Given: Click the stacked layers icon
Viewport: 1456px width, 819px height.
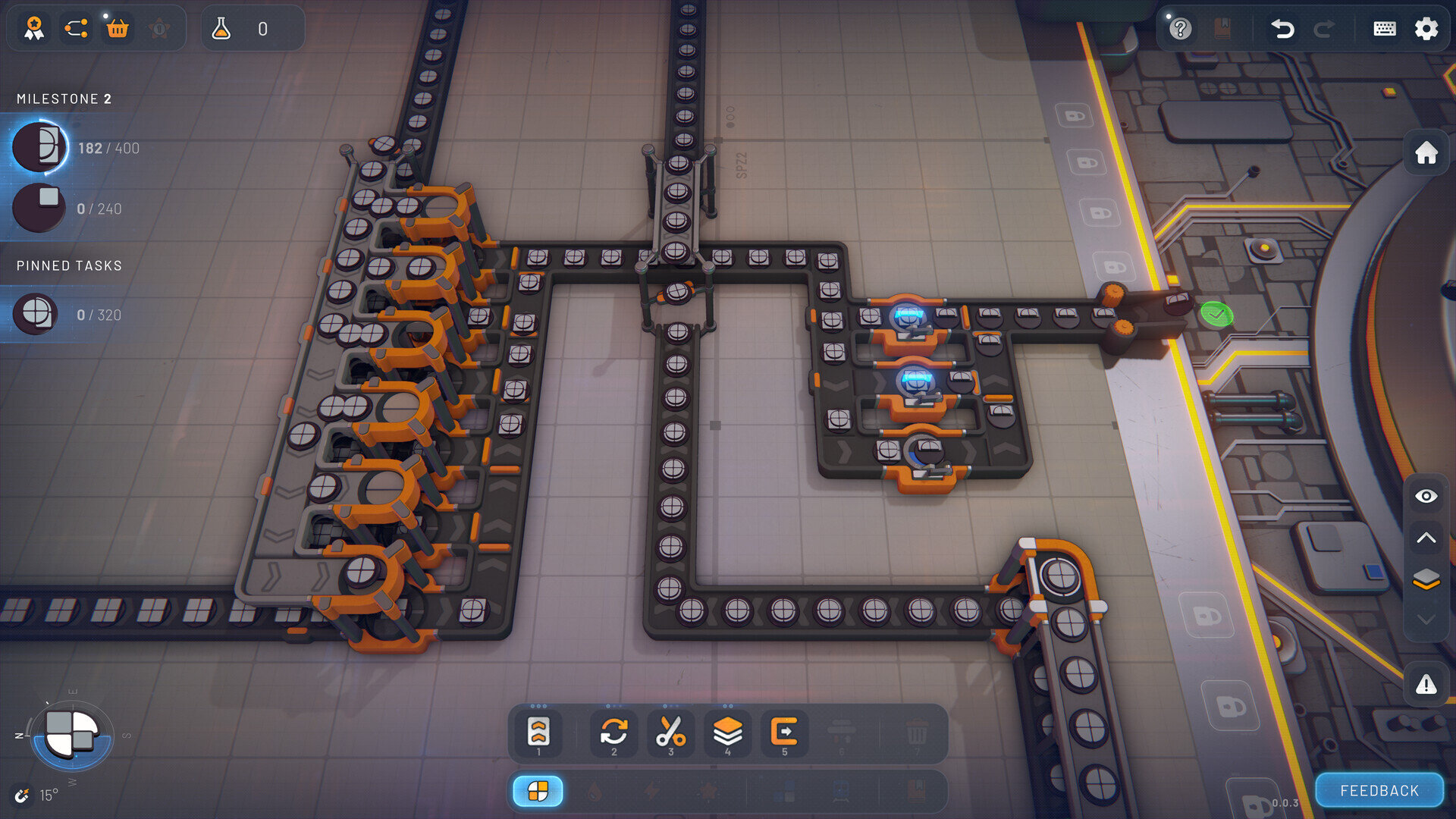Looking at the screenshot, I should [x=1426, y=579].
